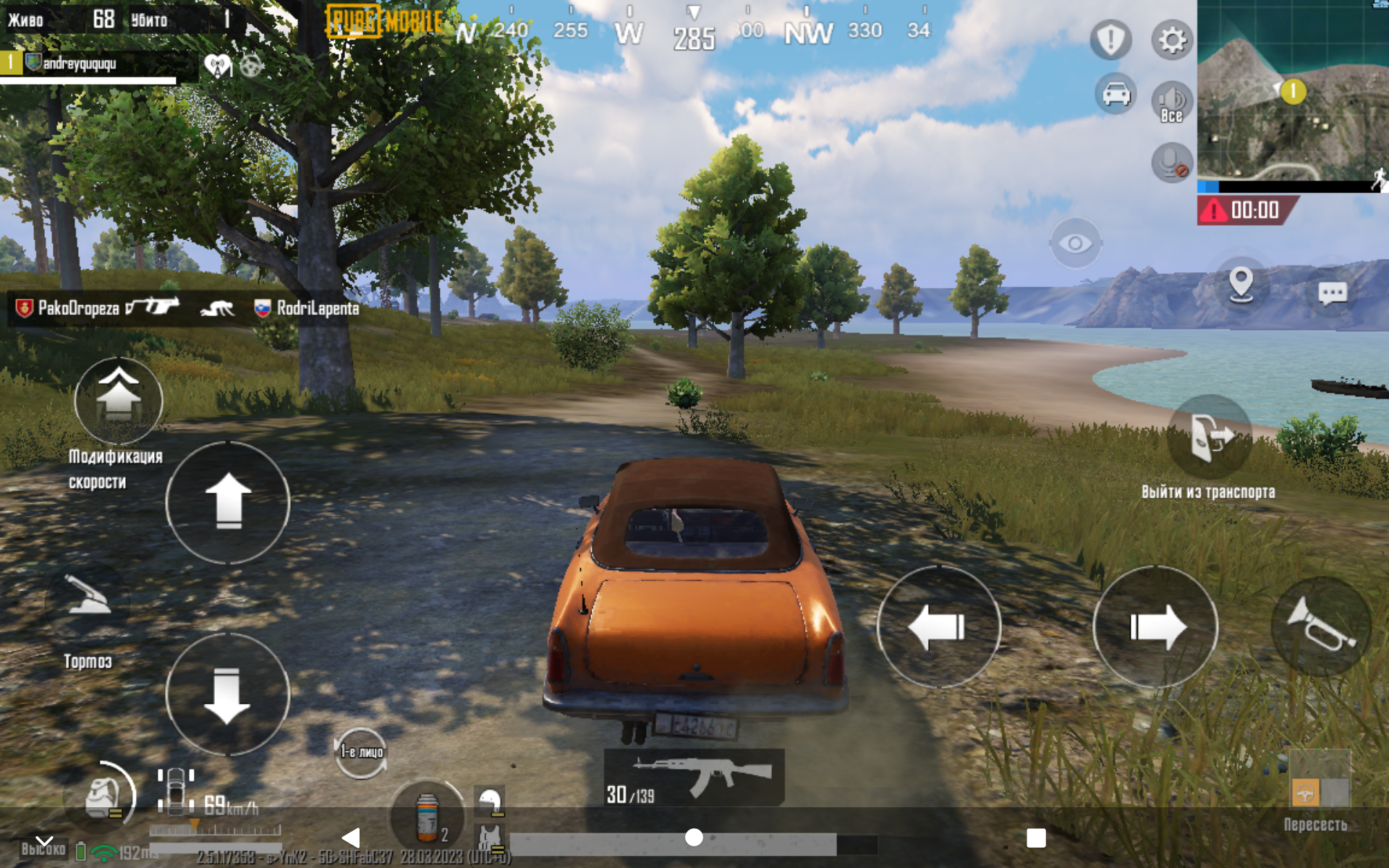Select the AKM rifle weapon slot
This screenshot has width=1389, height=868.
click(694, 778)
